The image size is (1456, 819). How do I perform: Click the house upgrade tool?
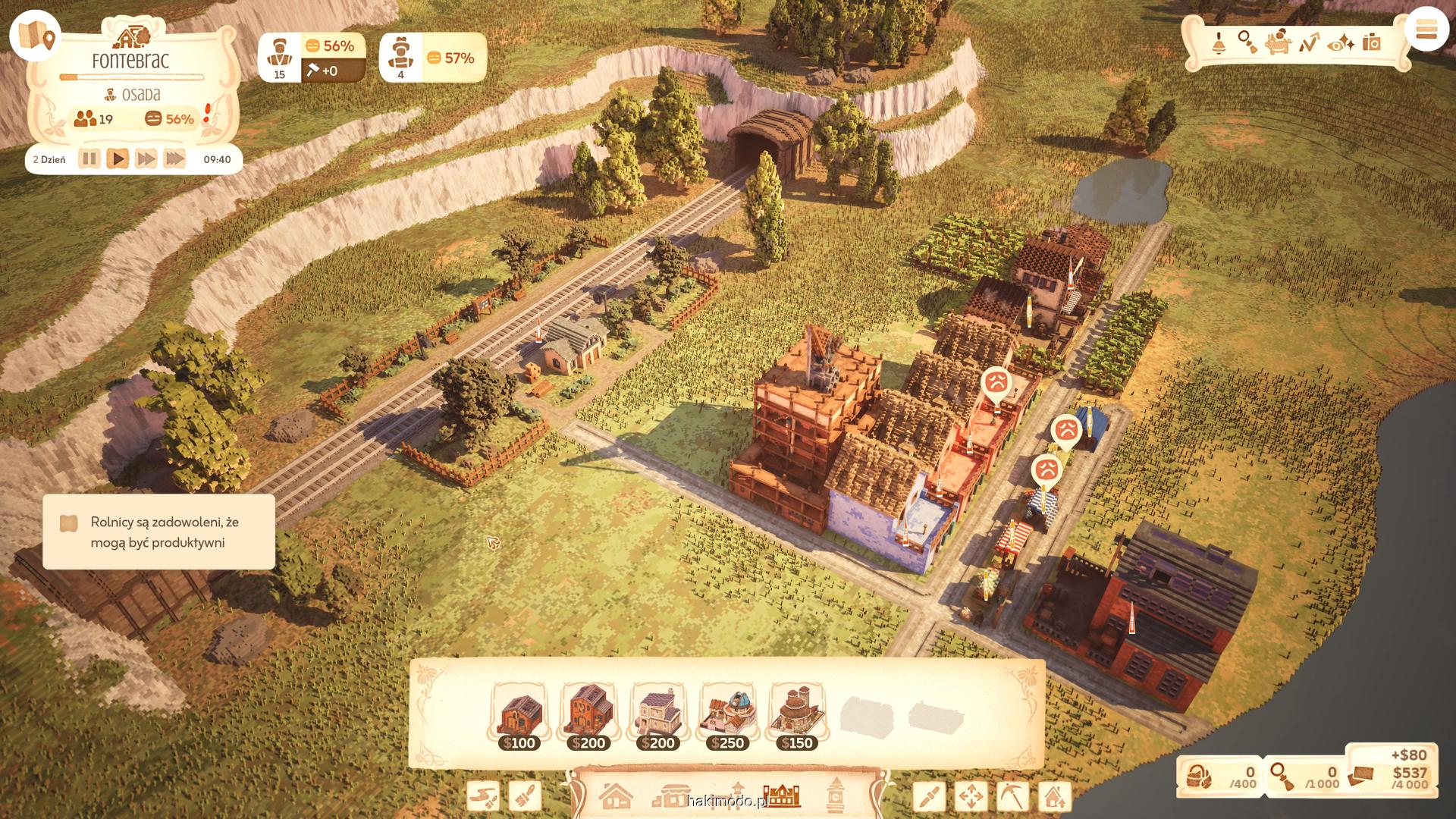tap(1054, 796)
